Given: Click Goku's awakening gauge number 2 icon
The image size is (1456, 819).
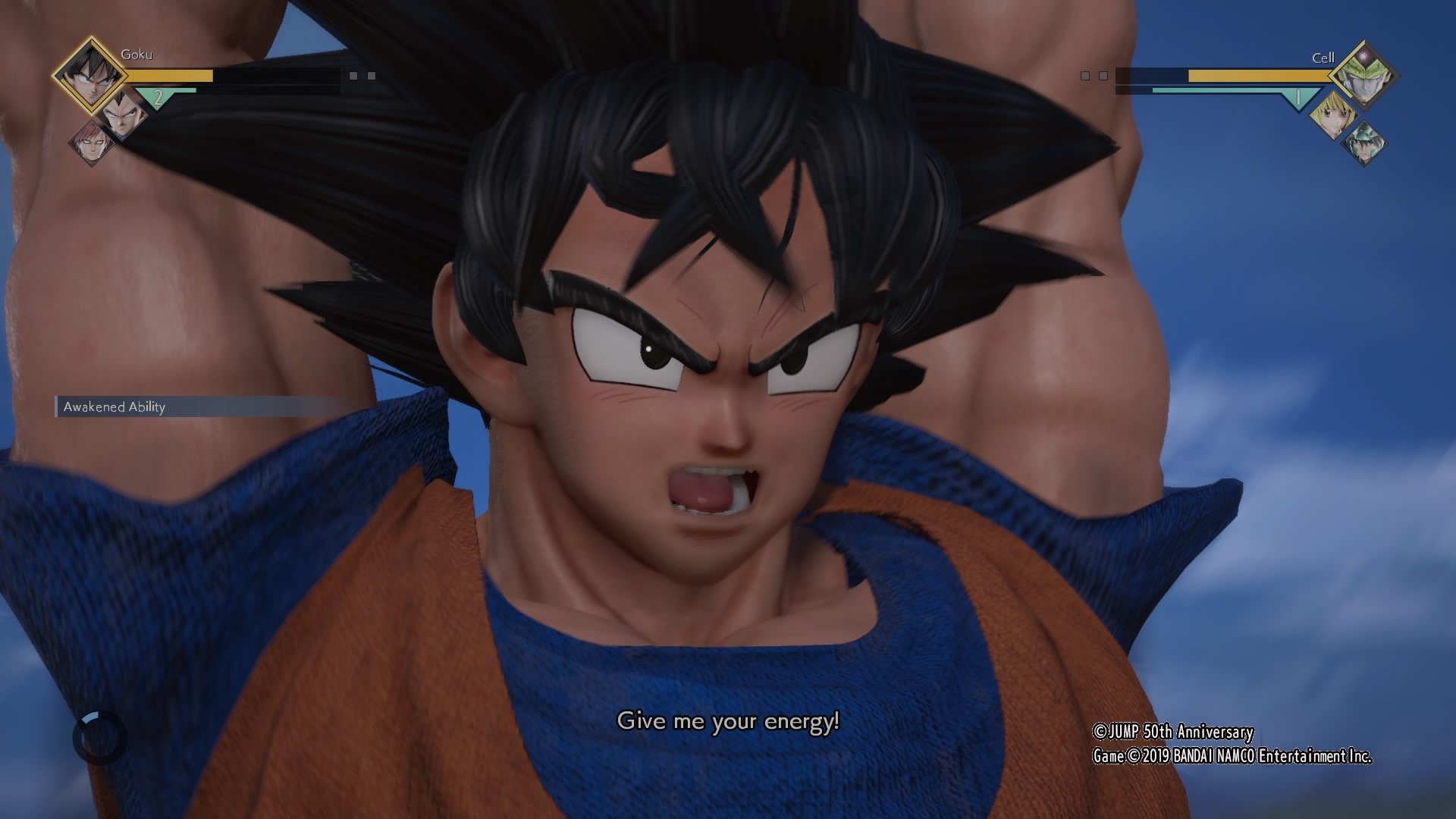Looking at the screenshot, I should tap(158, 98).
